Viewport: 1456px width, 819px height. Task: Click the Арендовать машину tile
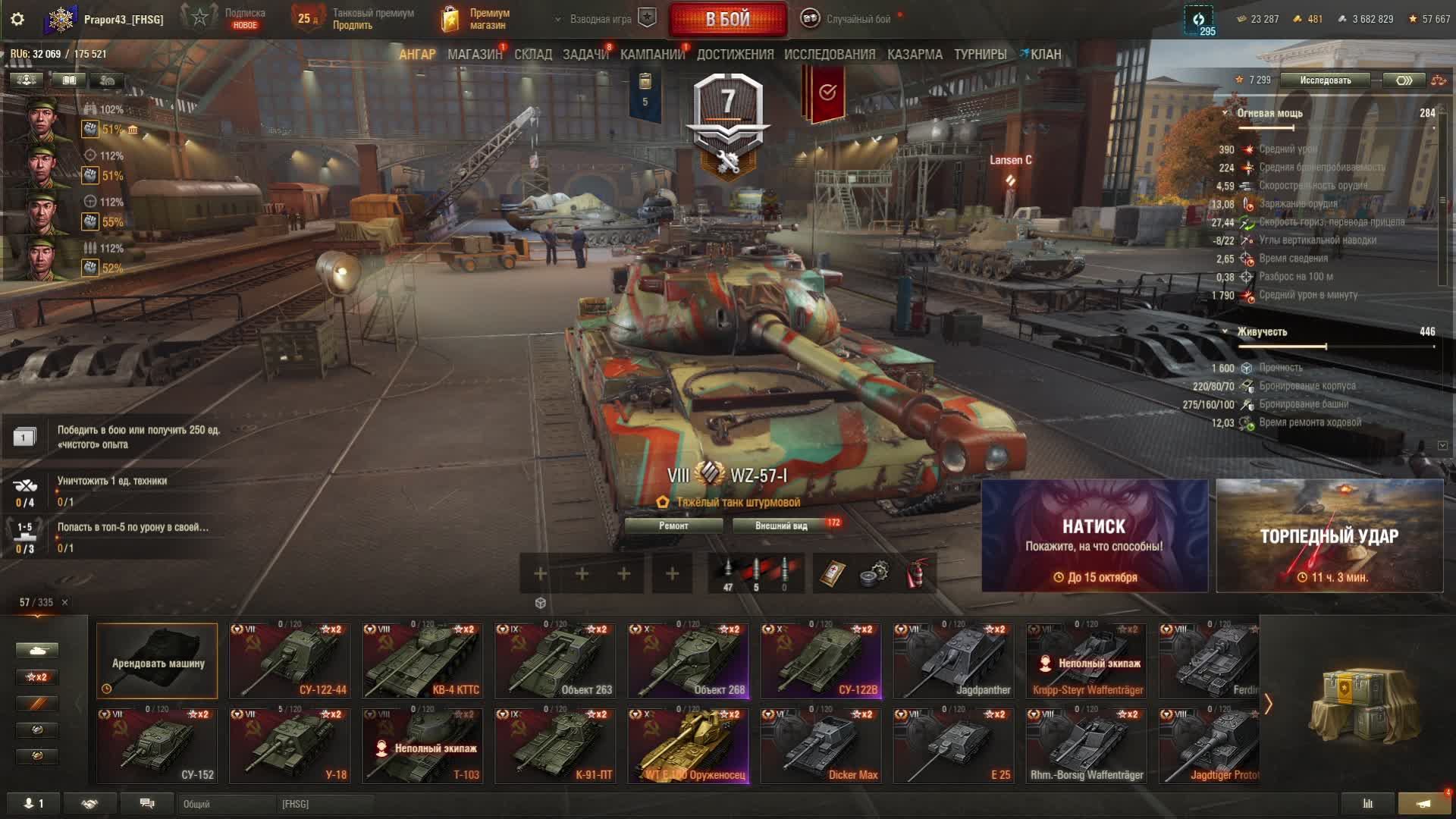157,661
